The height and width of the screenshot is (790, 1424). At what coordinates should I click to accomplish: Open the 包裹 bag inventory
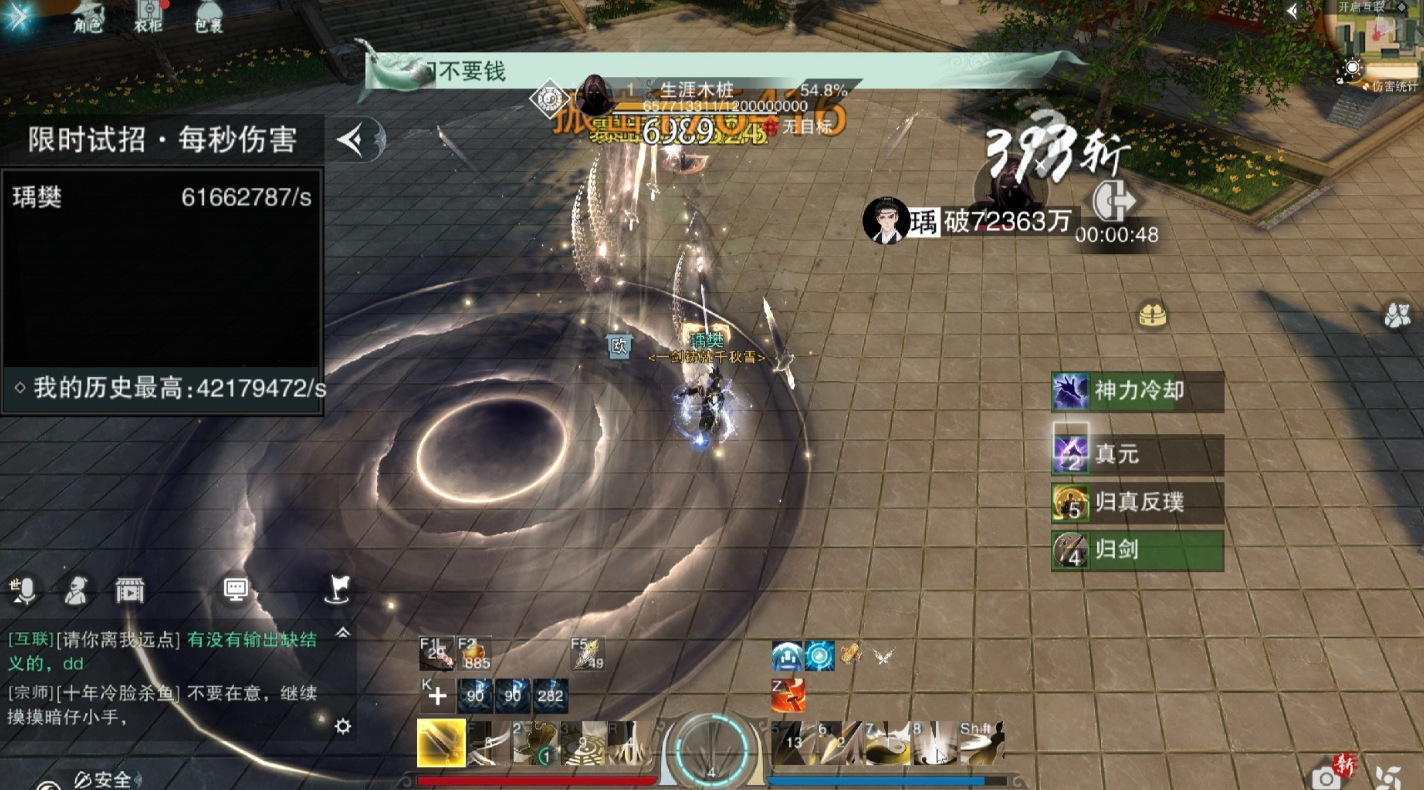coord(208,17)
